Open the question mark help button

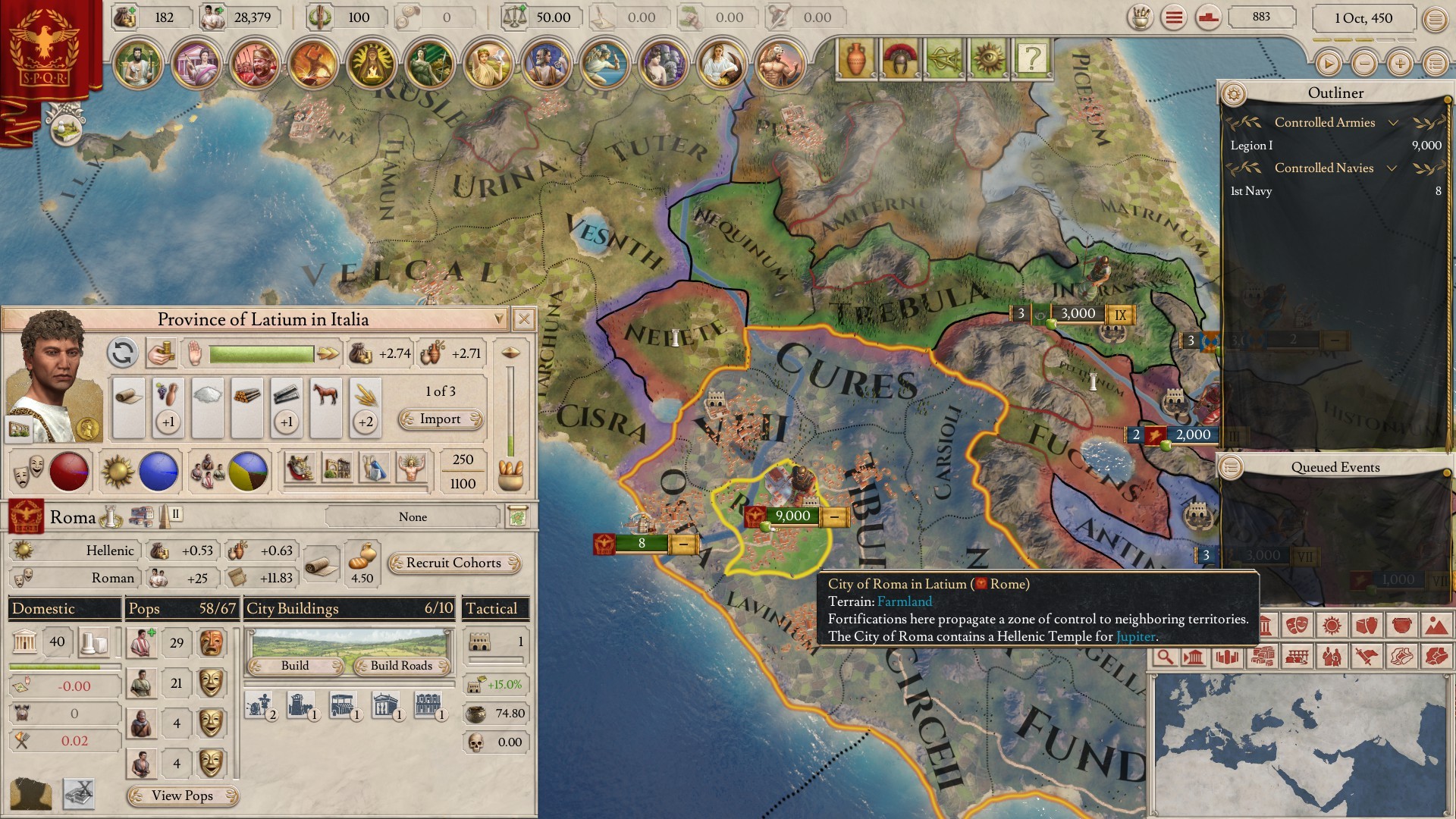point(1031,58)
